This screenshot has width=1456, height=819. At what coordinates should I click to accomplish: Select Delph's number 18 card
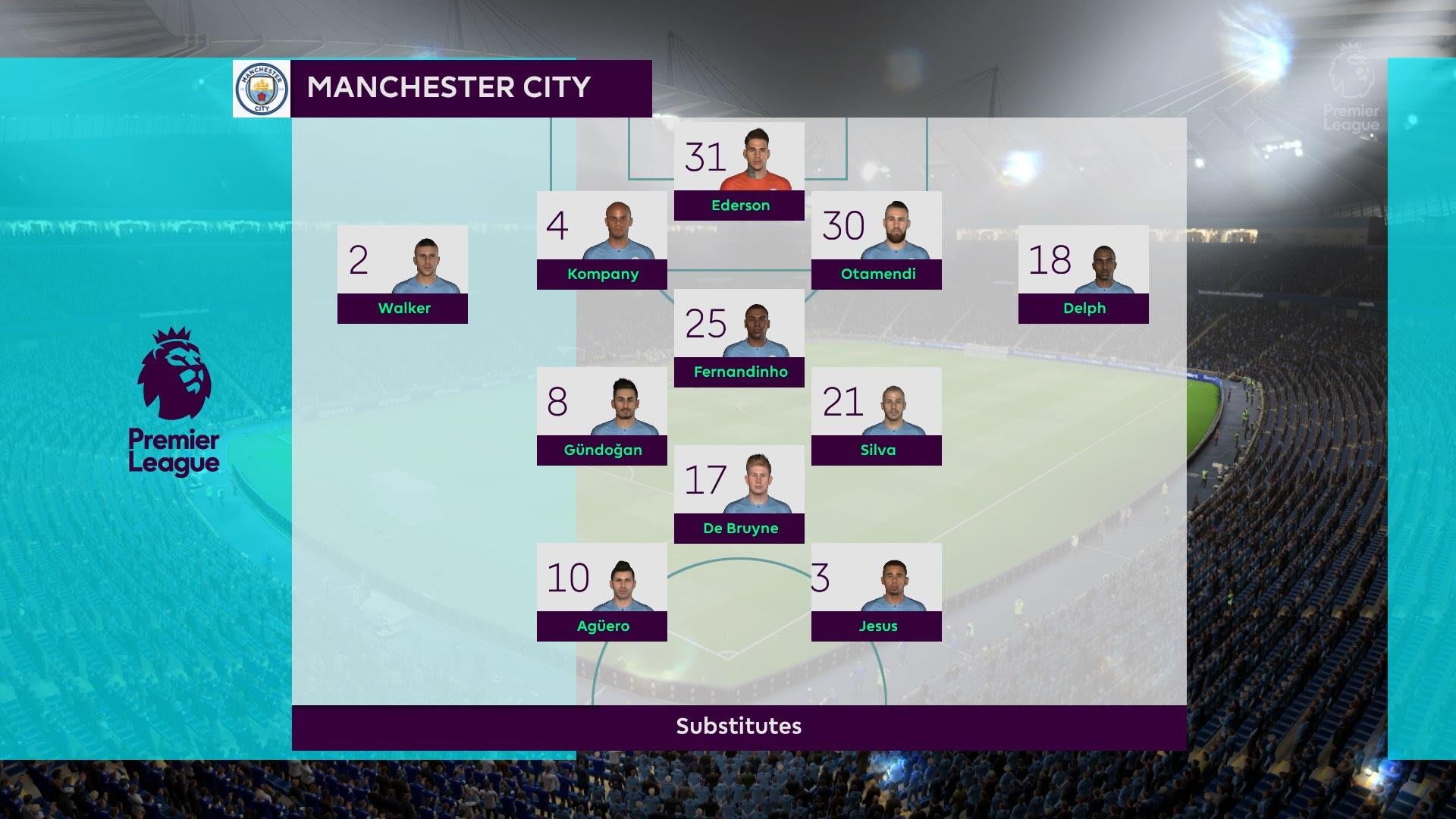coord(1083,275)
